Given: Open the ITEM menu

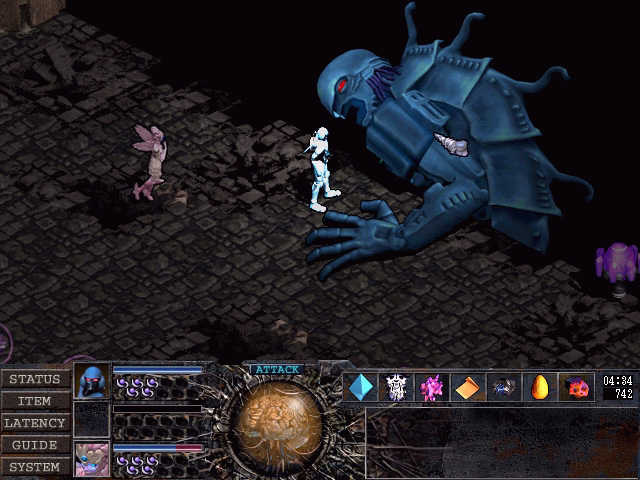Looking at the screenshot, I should tap(35, 401).
